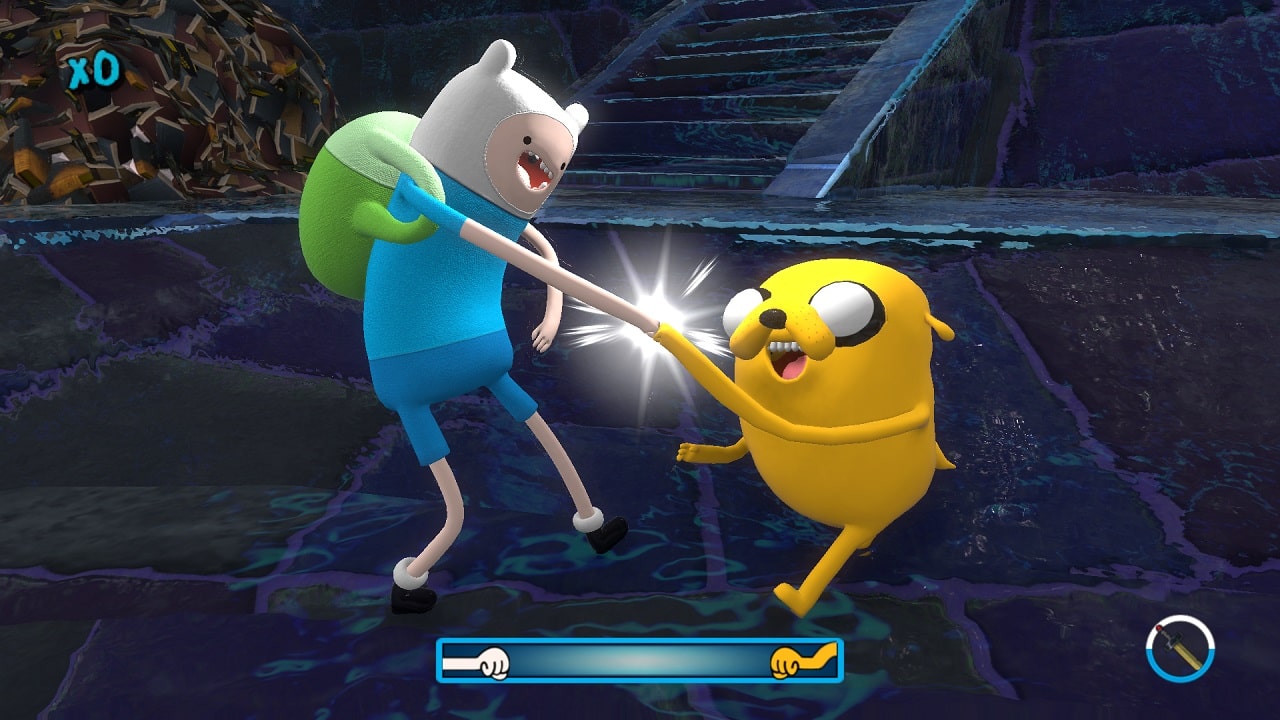
Task: Select the sword icon in the circular HUD gauge
Action: click(x=1180, y=650)
